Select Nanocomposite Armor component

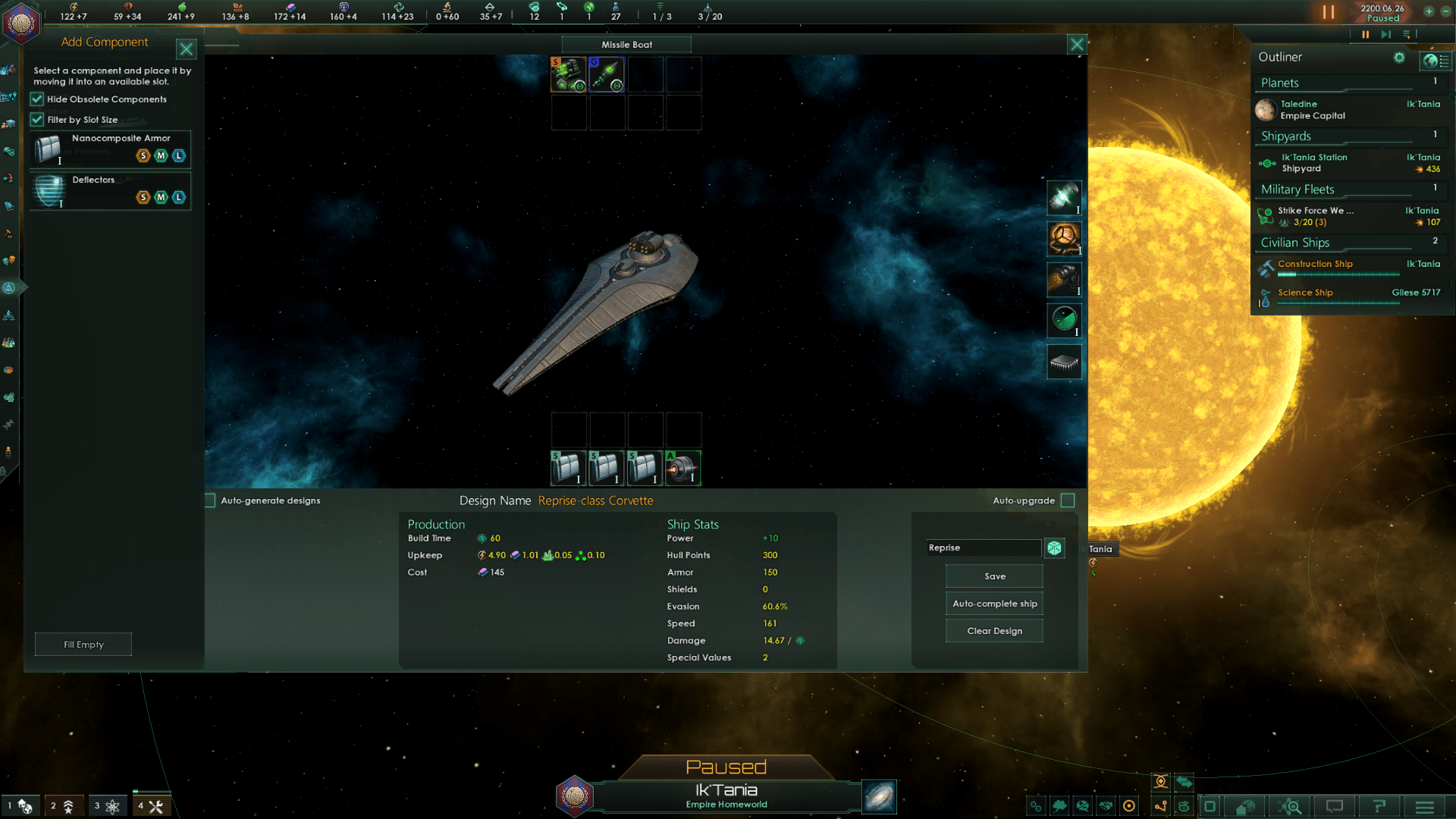pyautogui.click(x=110, y=149)
